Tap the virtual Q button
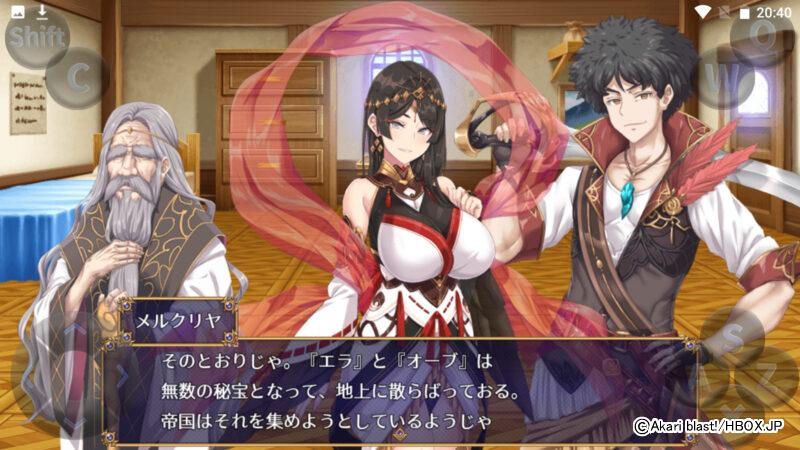This screenshot has height=450, width=800. click(763, 35)
